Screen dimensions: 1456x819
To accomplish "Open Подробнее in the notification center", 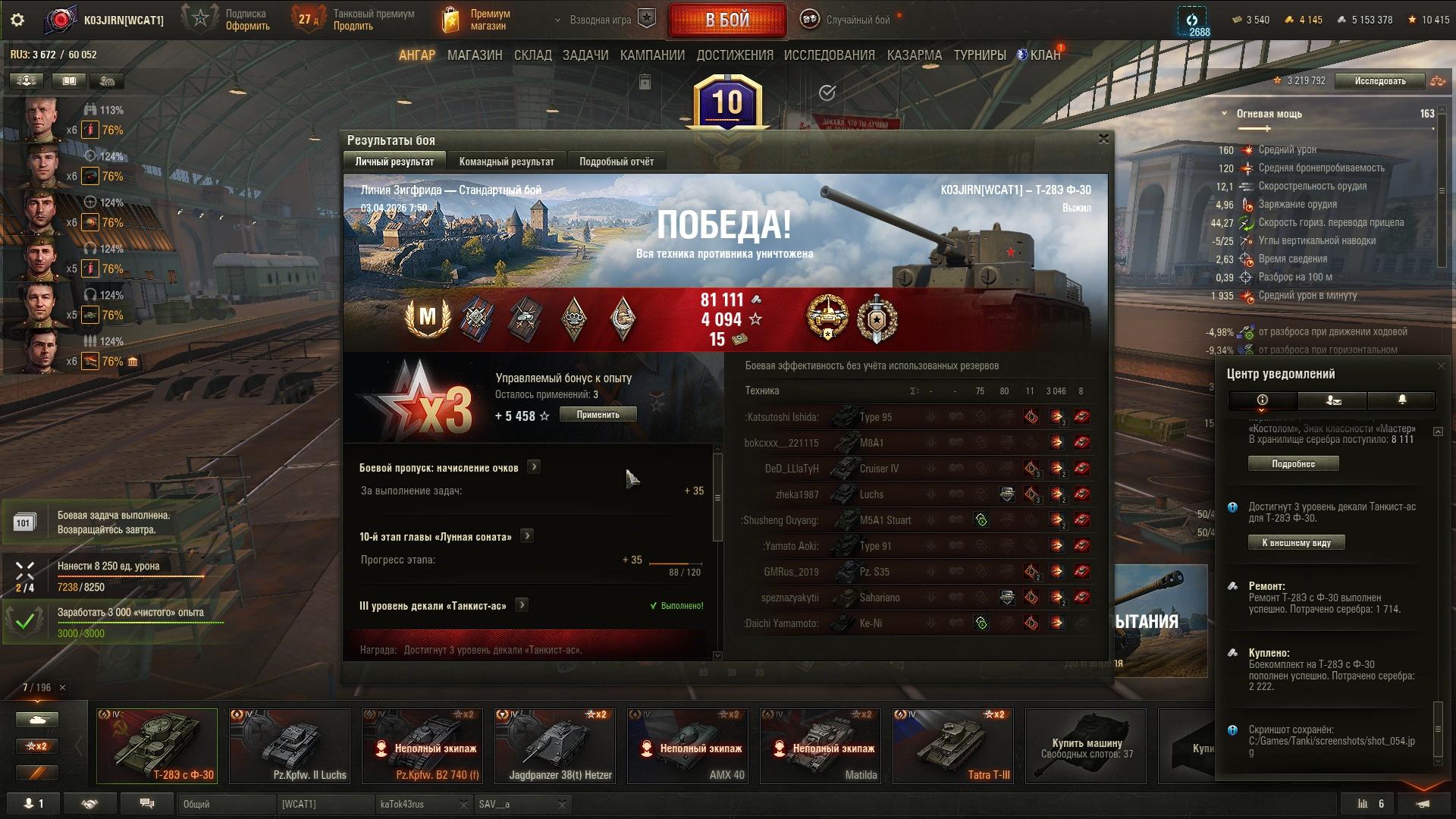I will 1293,463.
